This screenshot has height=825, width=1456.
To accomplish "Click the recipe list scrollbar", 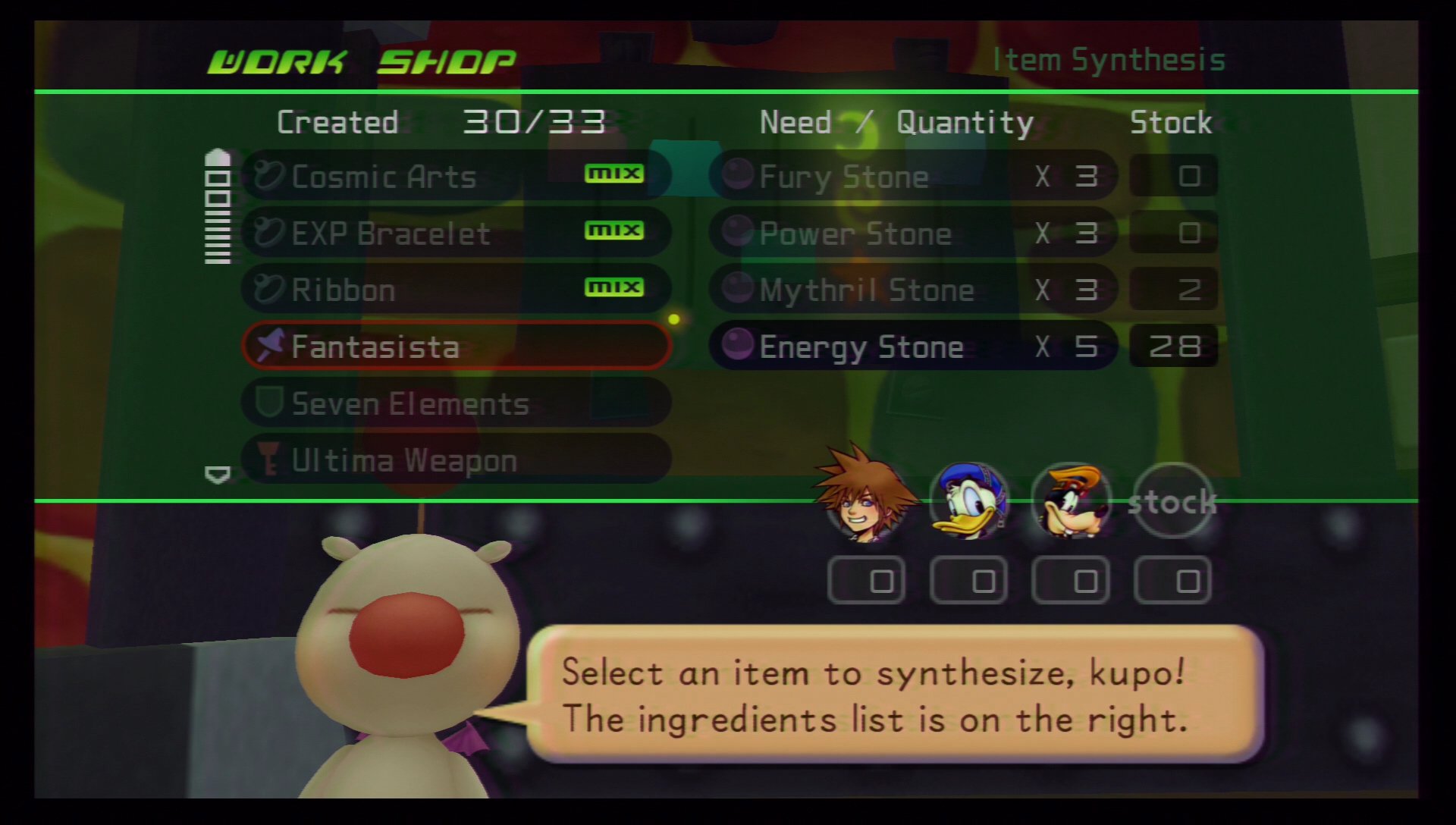I will tap(218, 207).
